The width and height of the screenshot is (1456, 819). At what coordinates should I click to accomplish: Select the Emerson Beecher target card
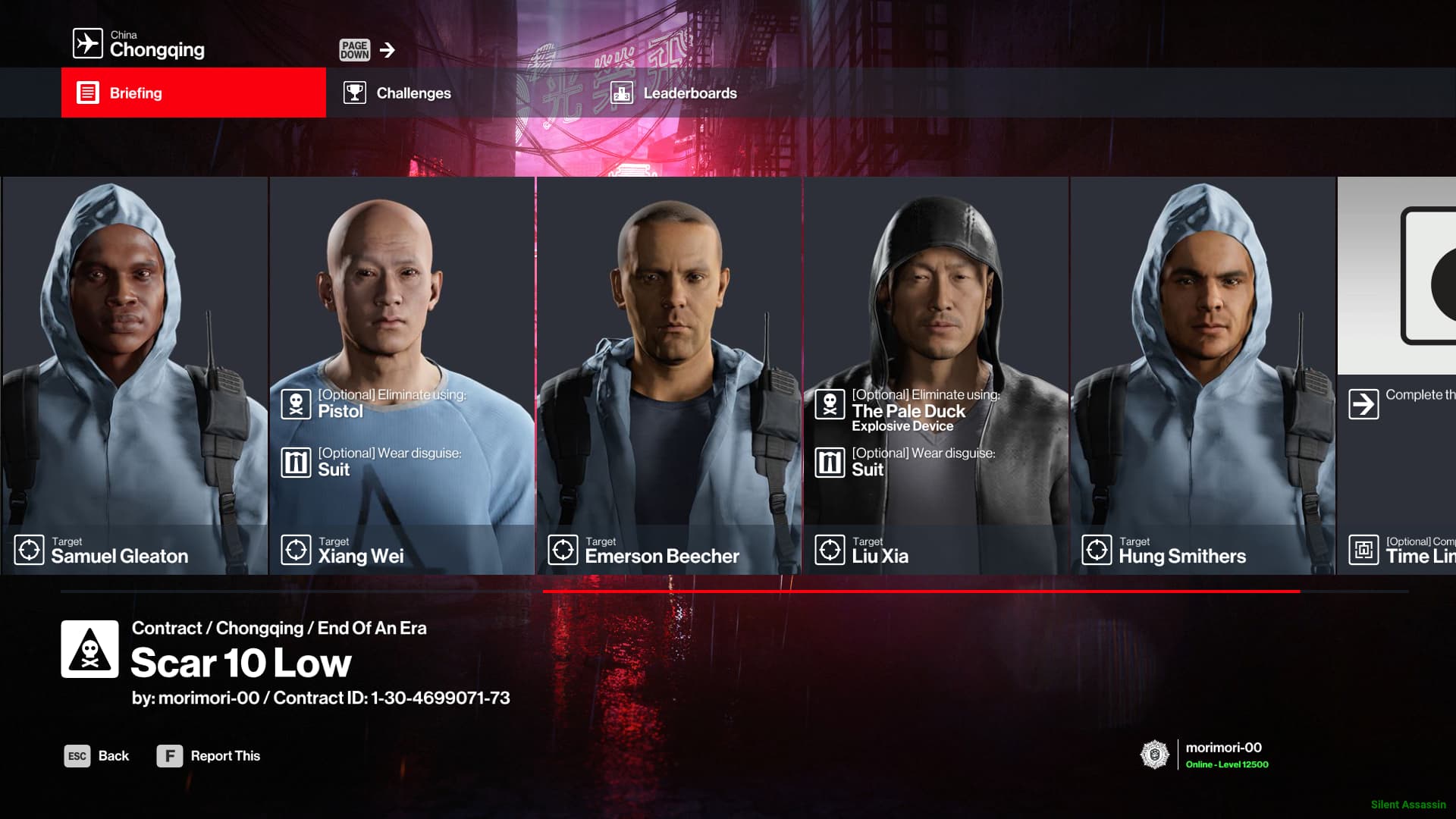tap(669, 375)
